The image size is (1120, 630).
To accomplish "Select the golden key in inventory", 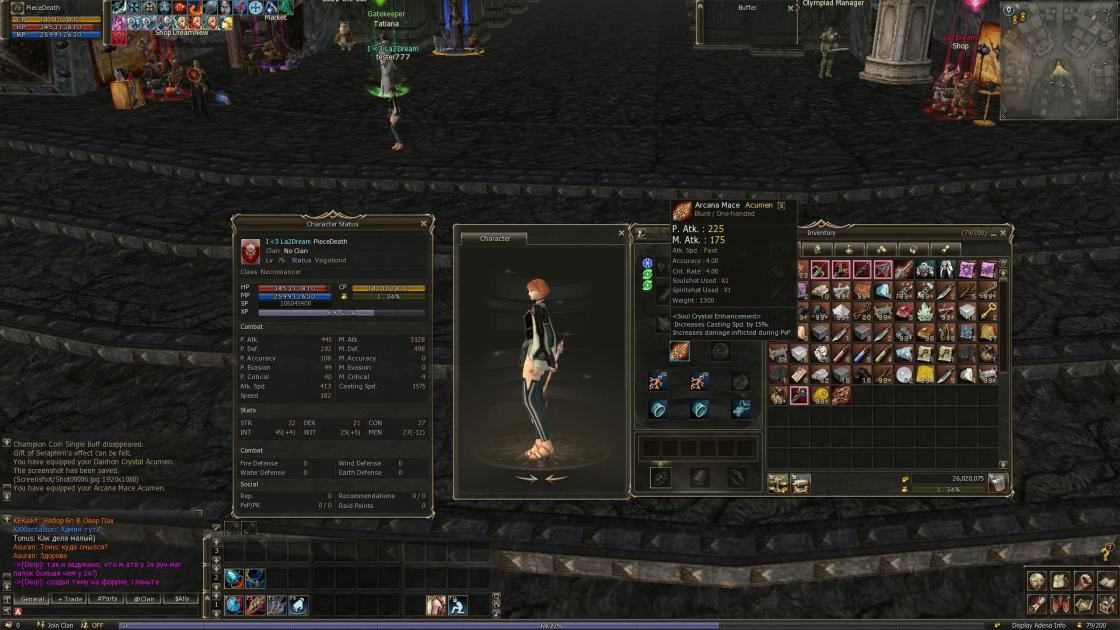I will tap(988, 312).
